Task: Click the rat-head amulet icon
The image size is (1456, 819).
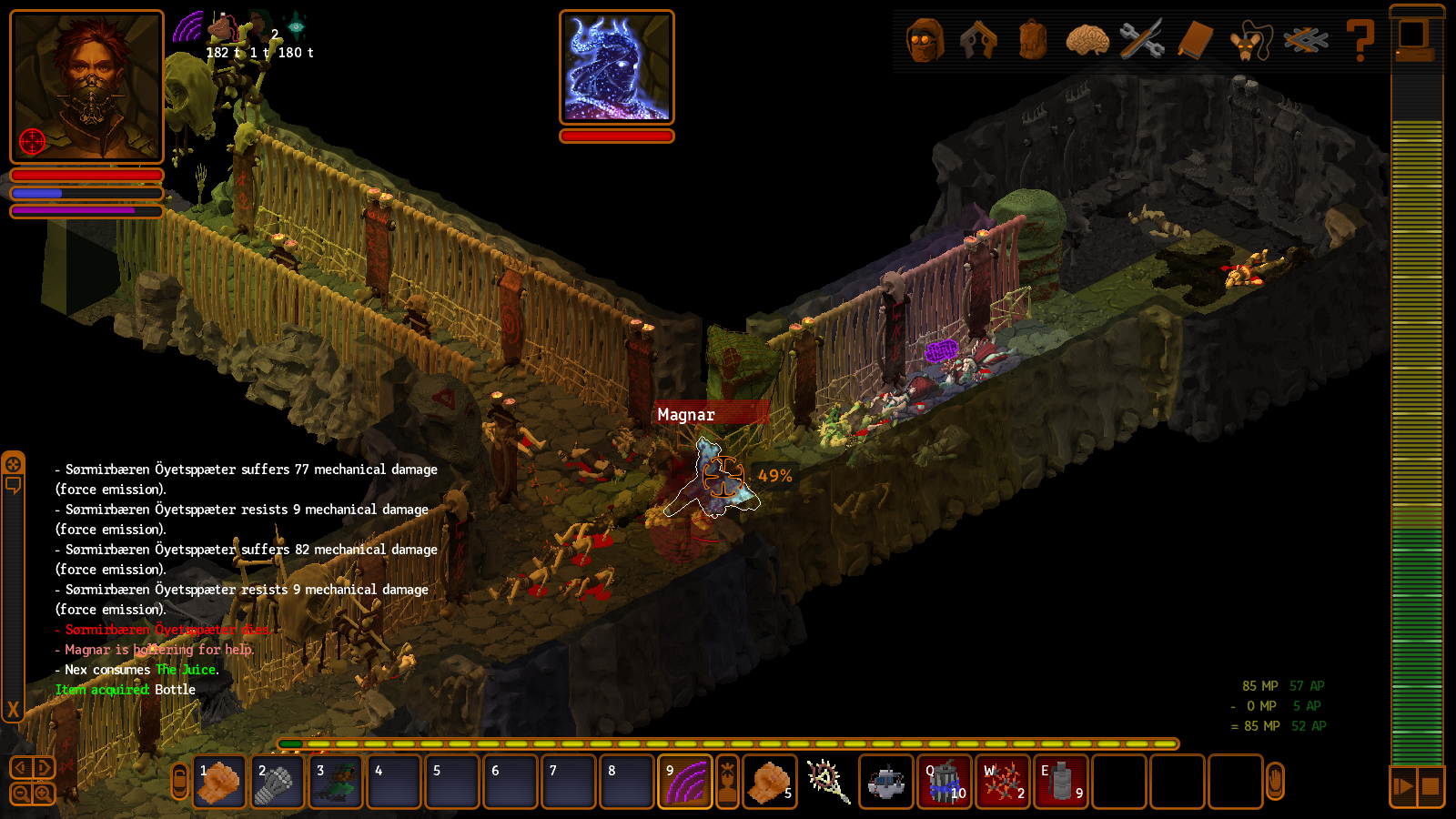Action: coord(1249,41)
